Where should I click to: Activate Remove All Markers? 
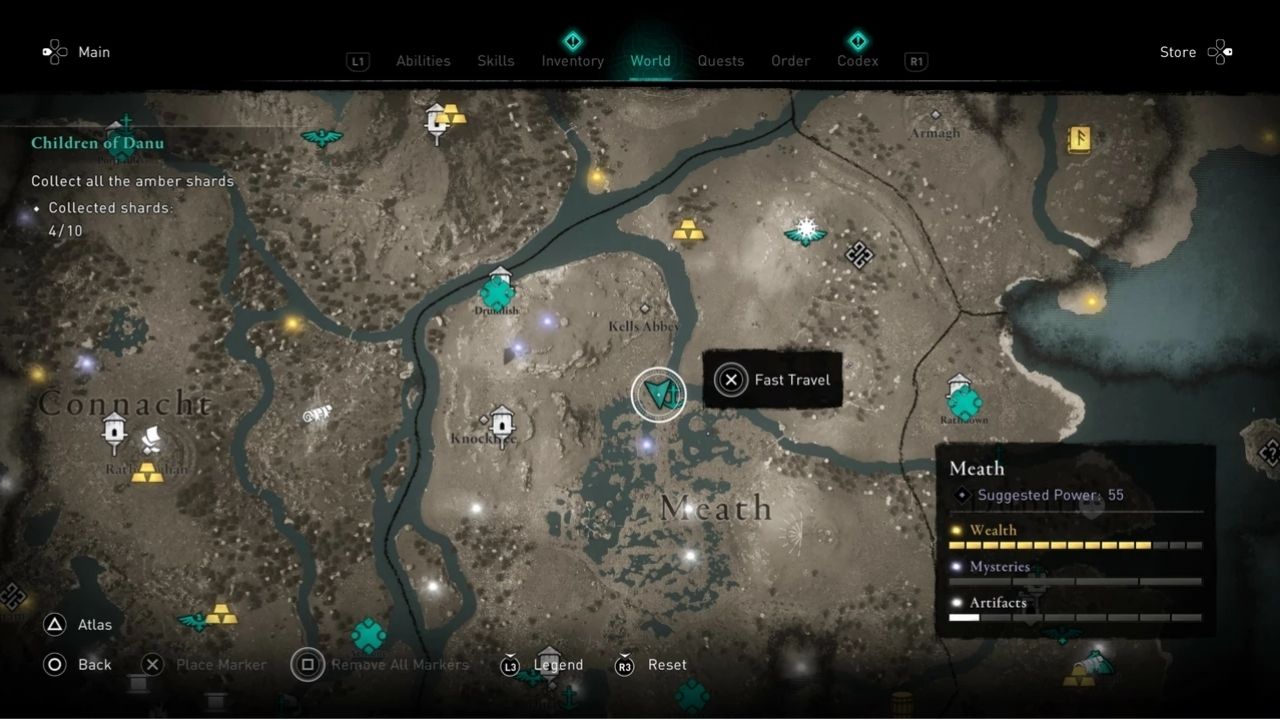tap(380, 664)
